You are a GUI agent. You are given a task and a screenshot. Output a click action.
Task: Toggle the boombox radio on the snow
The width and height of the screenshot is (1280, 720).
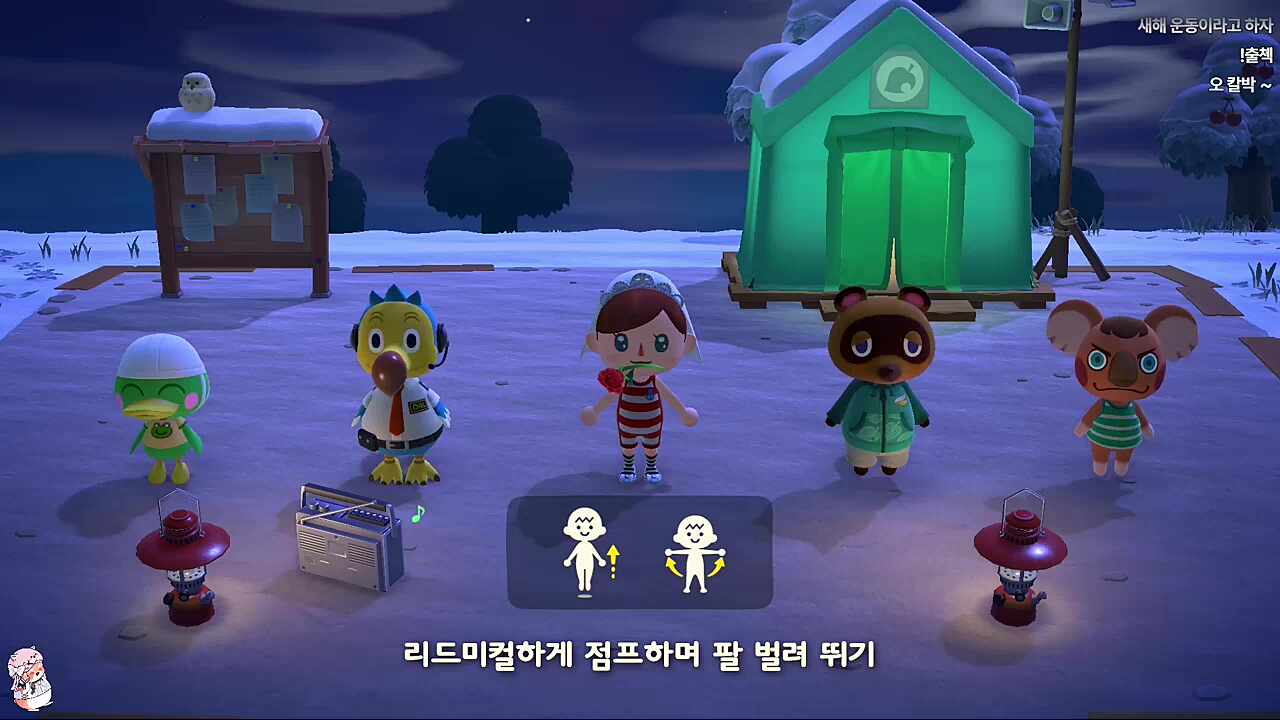point(345,545)
